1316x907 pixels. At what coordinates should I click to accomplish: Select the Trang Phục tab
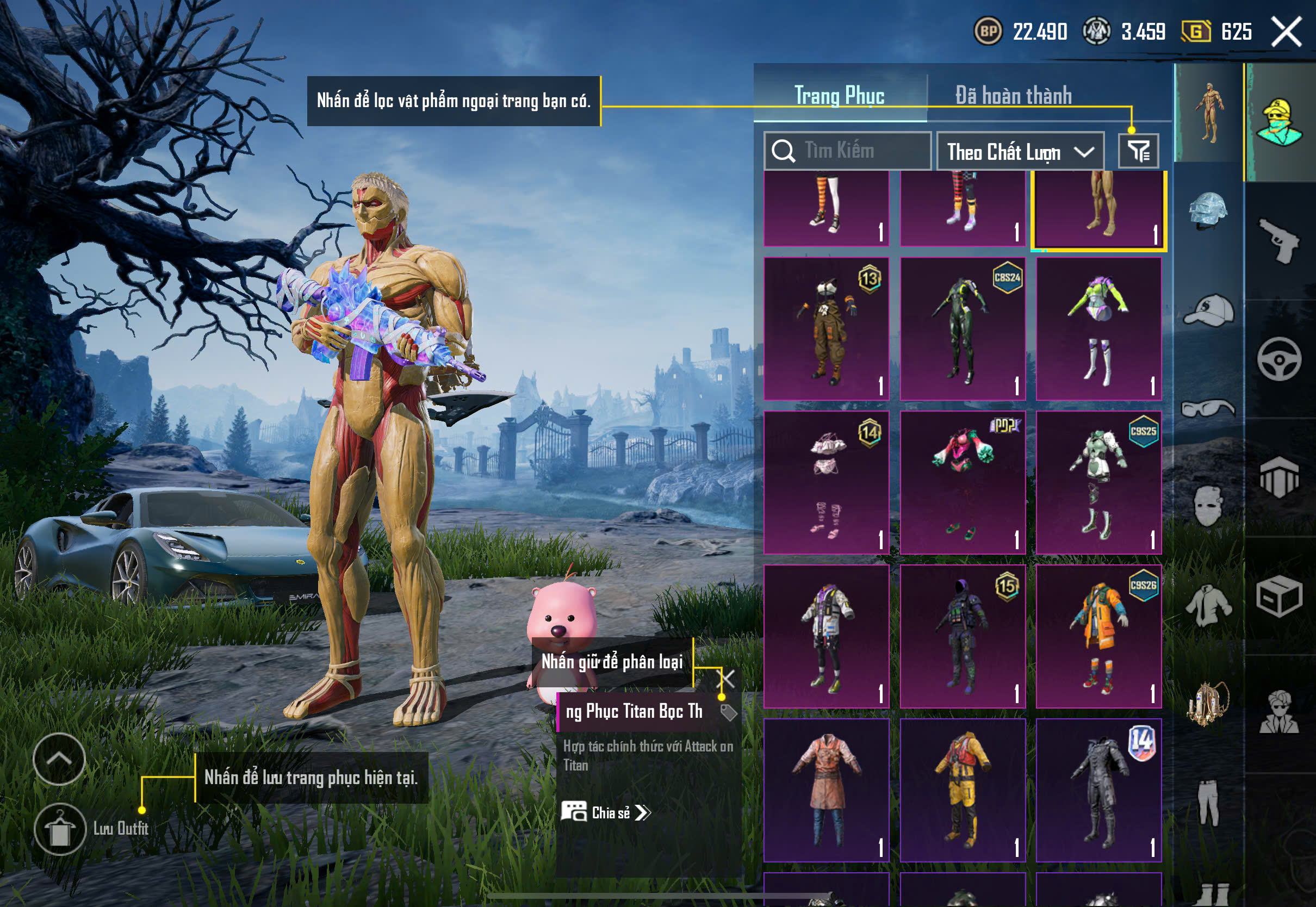pos(839,96)
